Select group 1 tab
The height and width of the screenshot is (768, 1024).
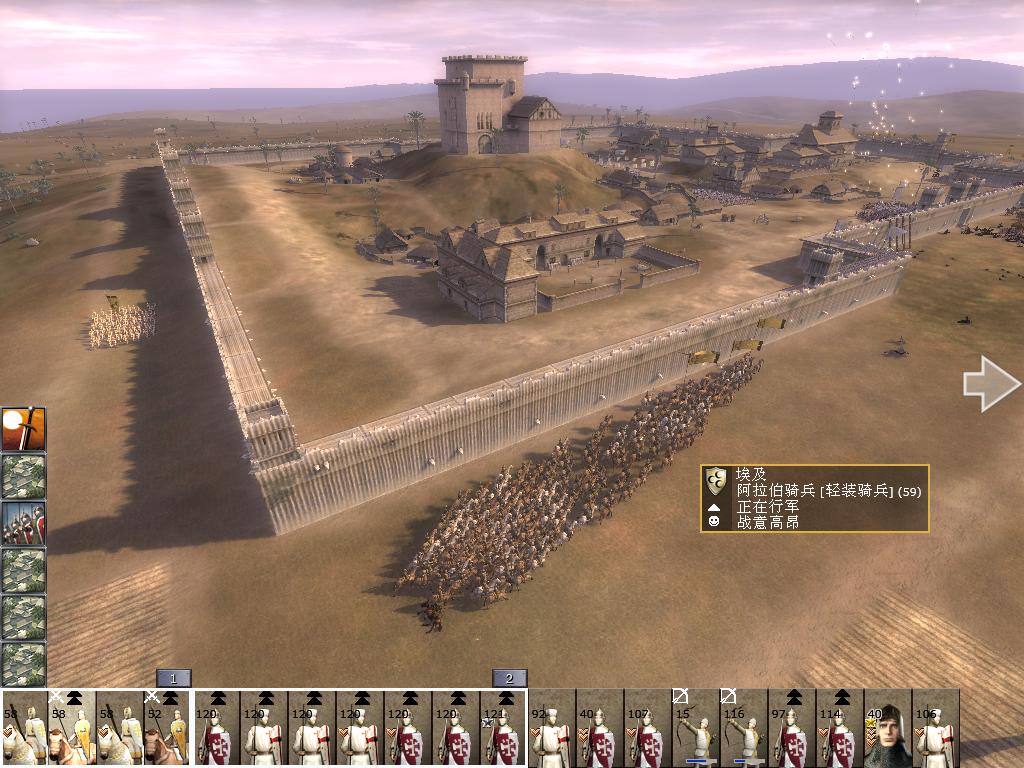tap(173, 678)
